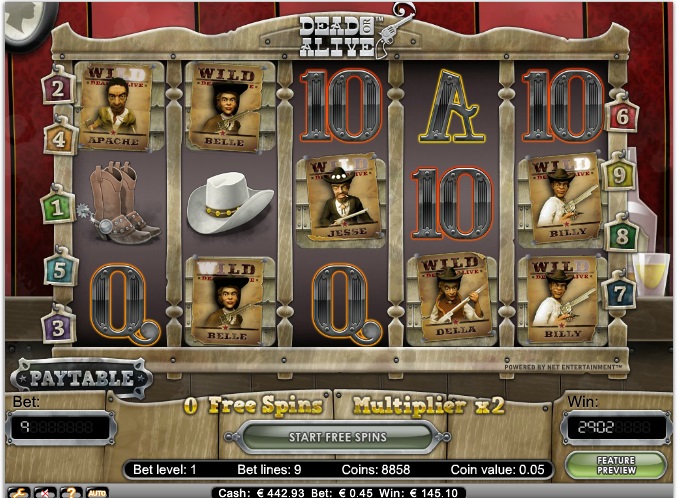Screen dimensions: 680x498
Task: Toggle sound with the speaker icon
Action: tap(45, 492)
